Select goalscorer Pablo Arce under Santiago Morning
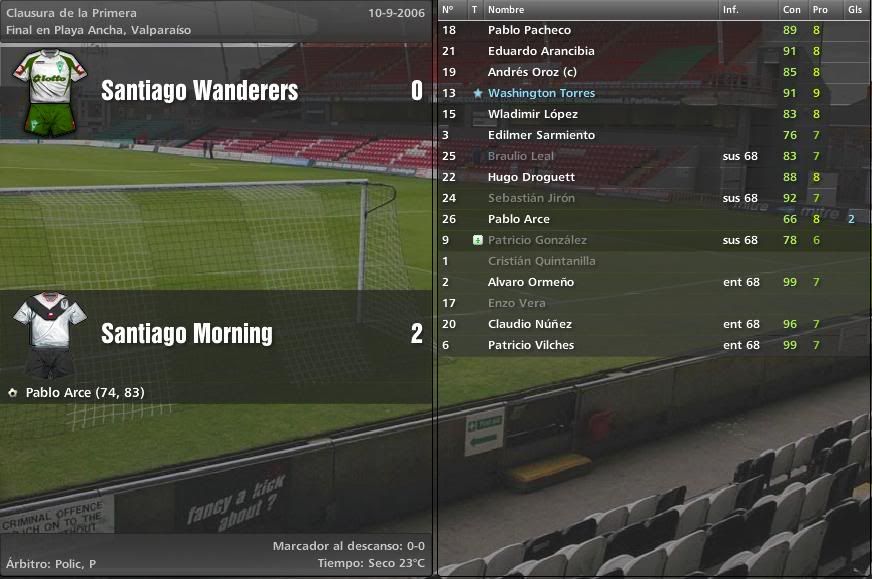 click(84, 392)
